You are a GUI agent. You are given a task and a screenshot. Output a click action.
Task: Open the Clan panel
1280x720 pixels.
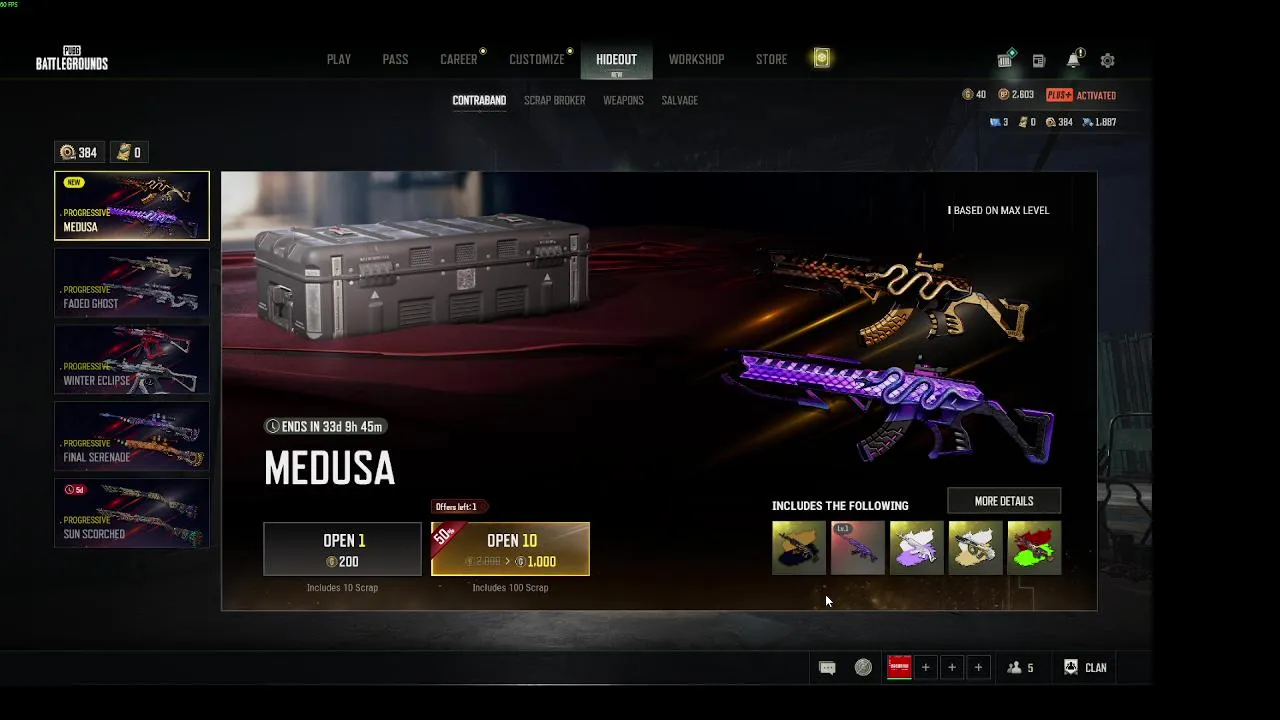(1086, 668)
